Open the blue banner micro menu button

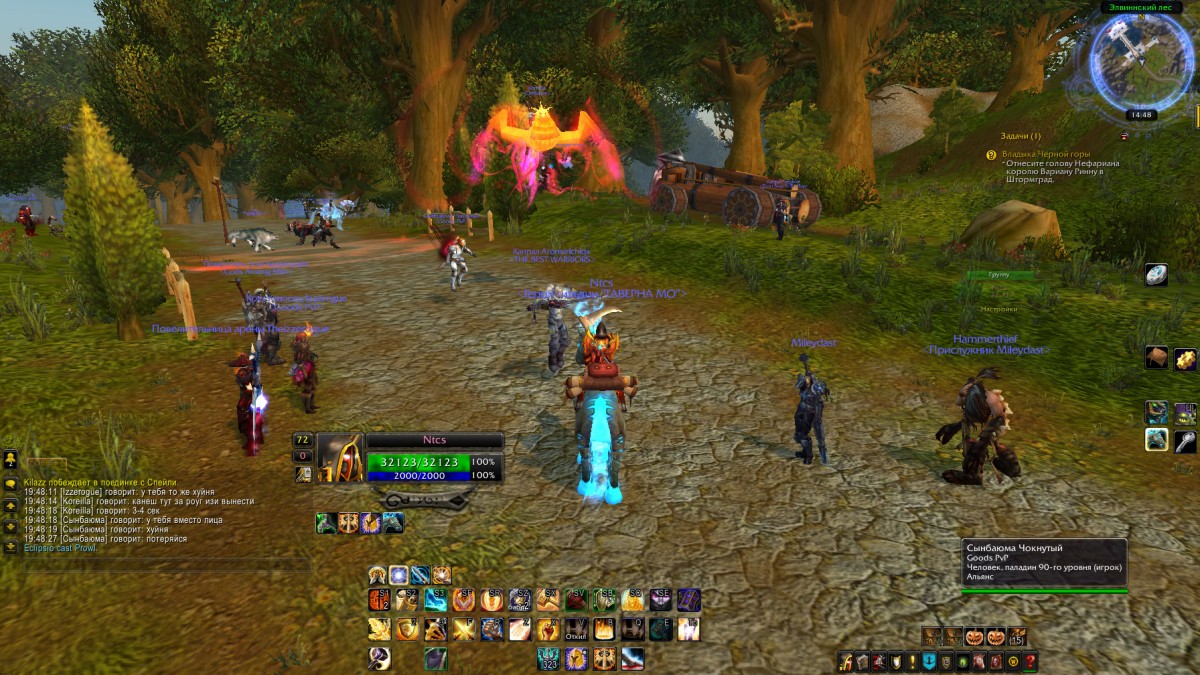click(x=929, y=661)
